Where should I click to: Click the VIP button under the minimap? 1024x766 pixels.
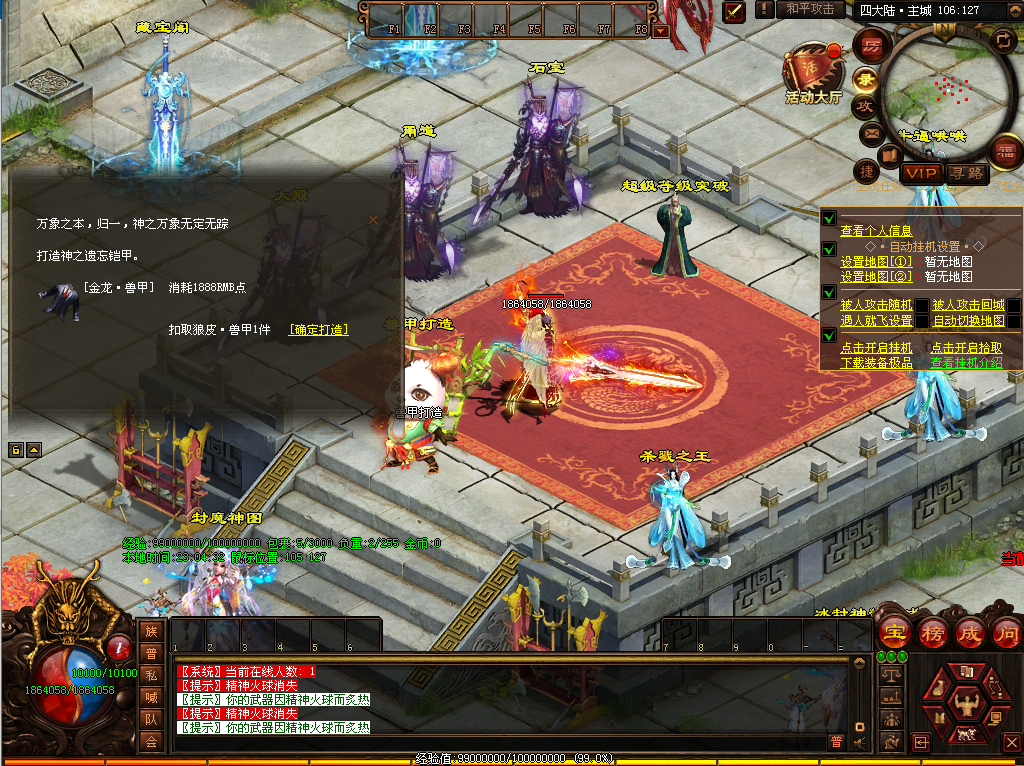tap(921, 173)
